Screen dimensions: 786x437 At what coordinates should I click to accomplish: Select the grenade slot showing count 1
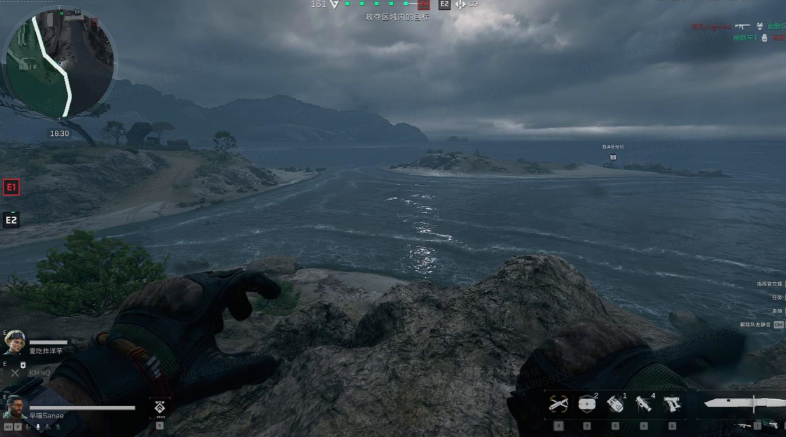click(615, 403)
